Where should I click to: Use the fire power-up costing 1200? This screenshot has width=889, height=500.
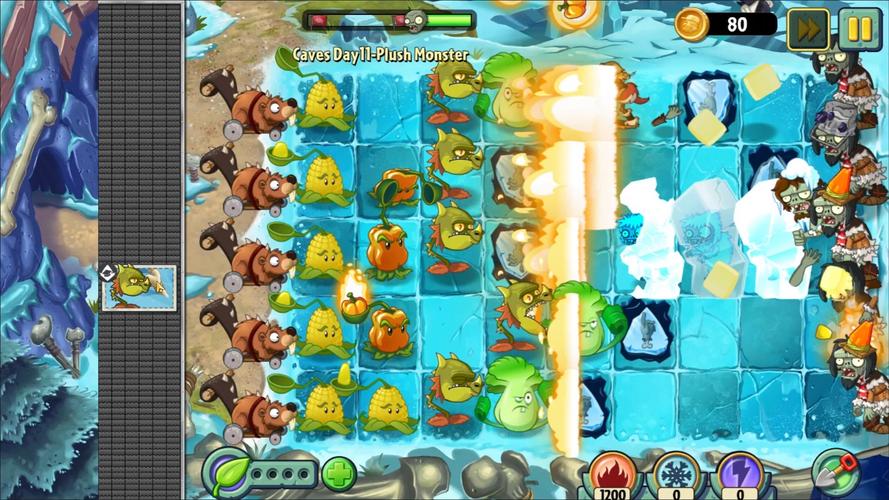(610, 474)
